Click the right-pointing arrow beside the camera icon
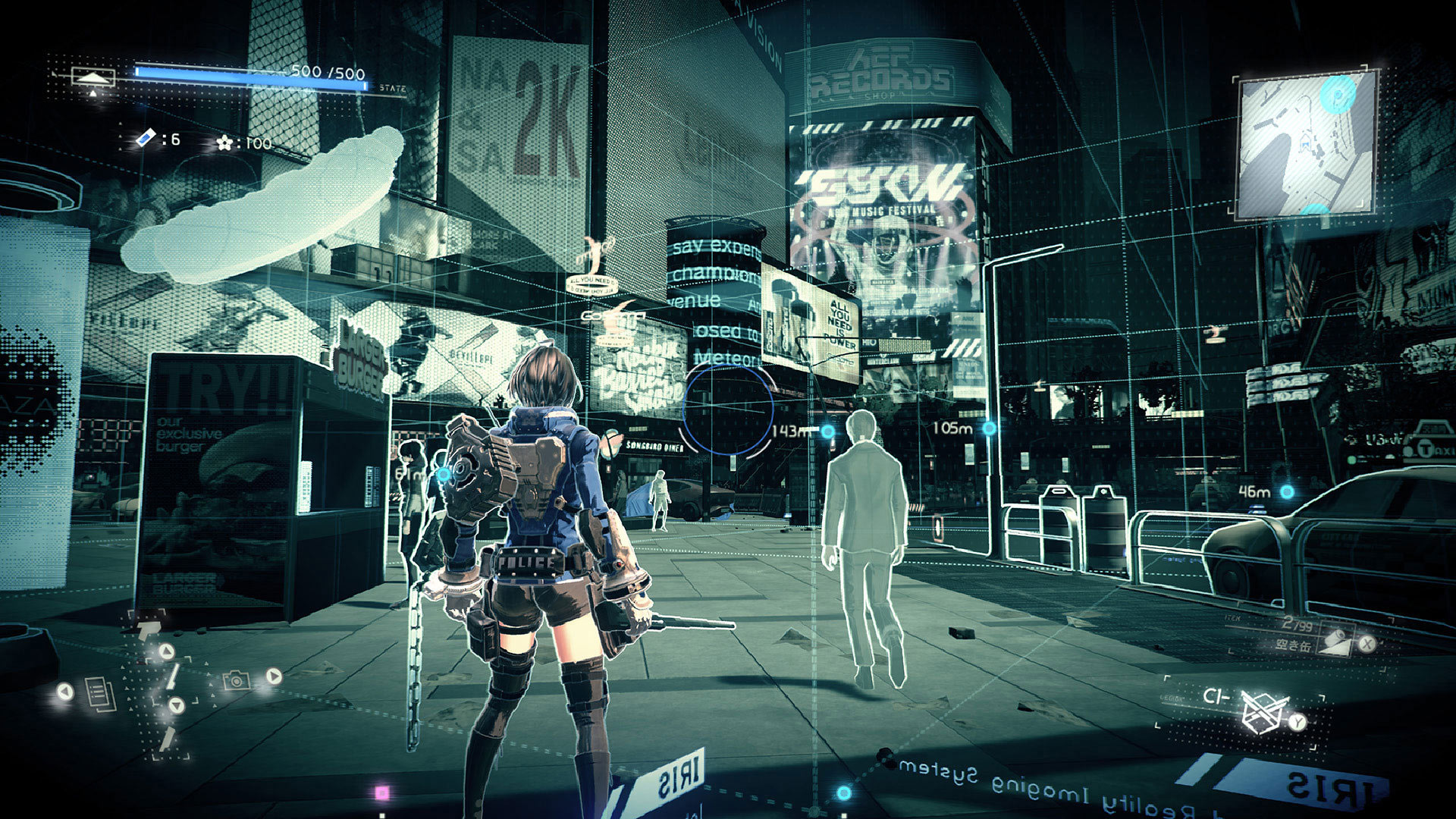Image resolution: width=1456 pixels, height=819 pixels. coord(273,676)
